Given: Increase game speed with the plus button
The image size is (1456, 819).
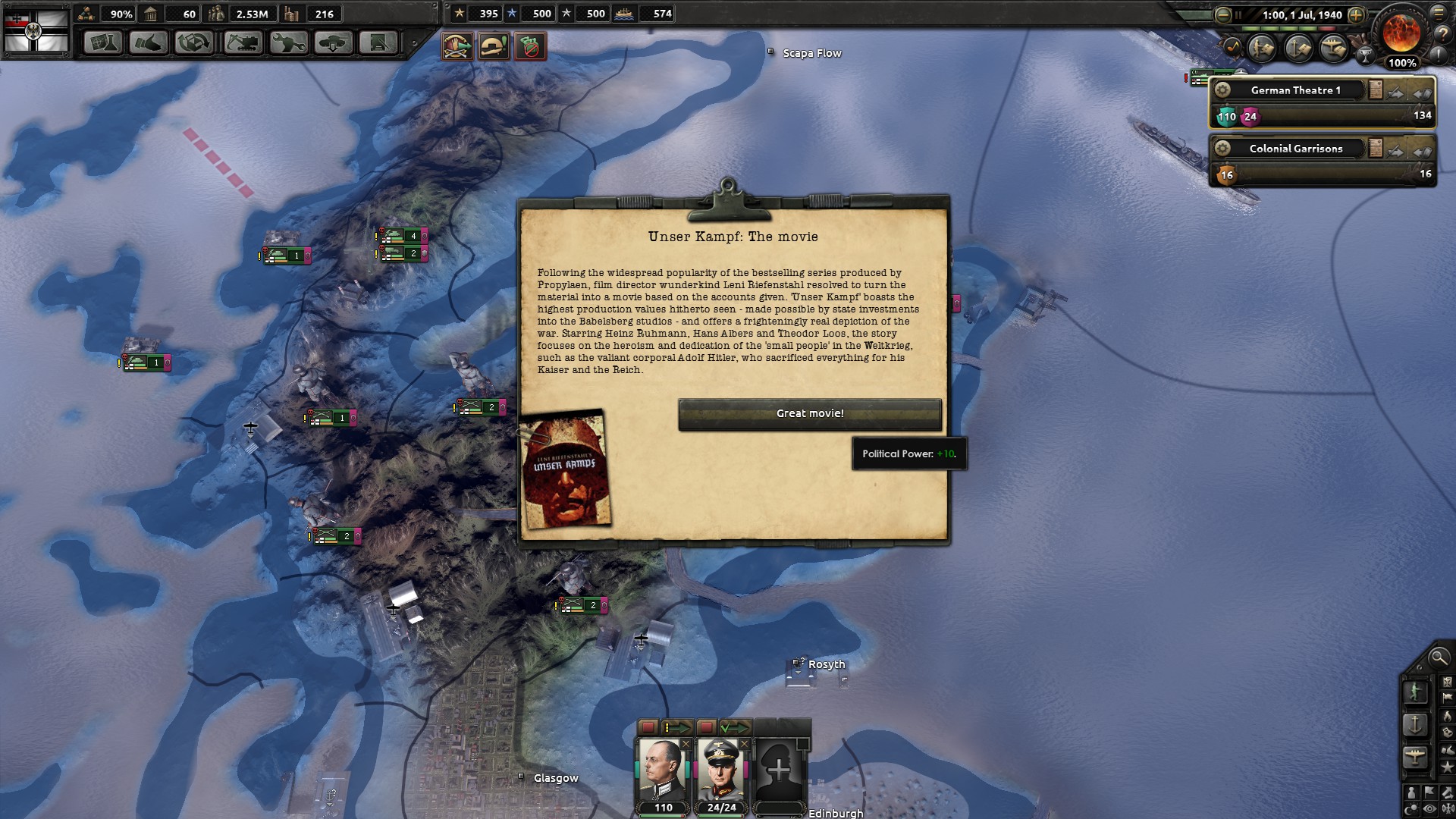Looking at the screenshot, I should tap(1357, 14).
